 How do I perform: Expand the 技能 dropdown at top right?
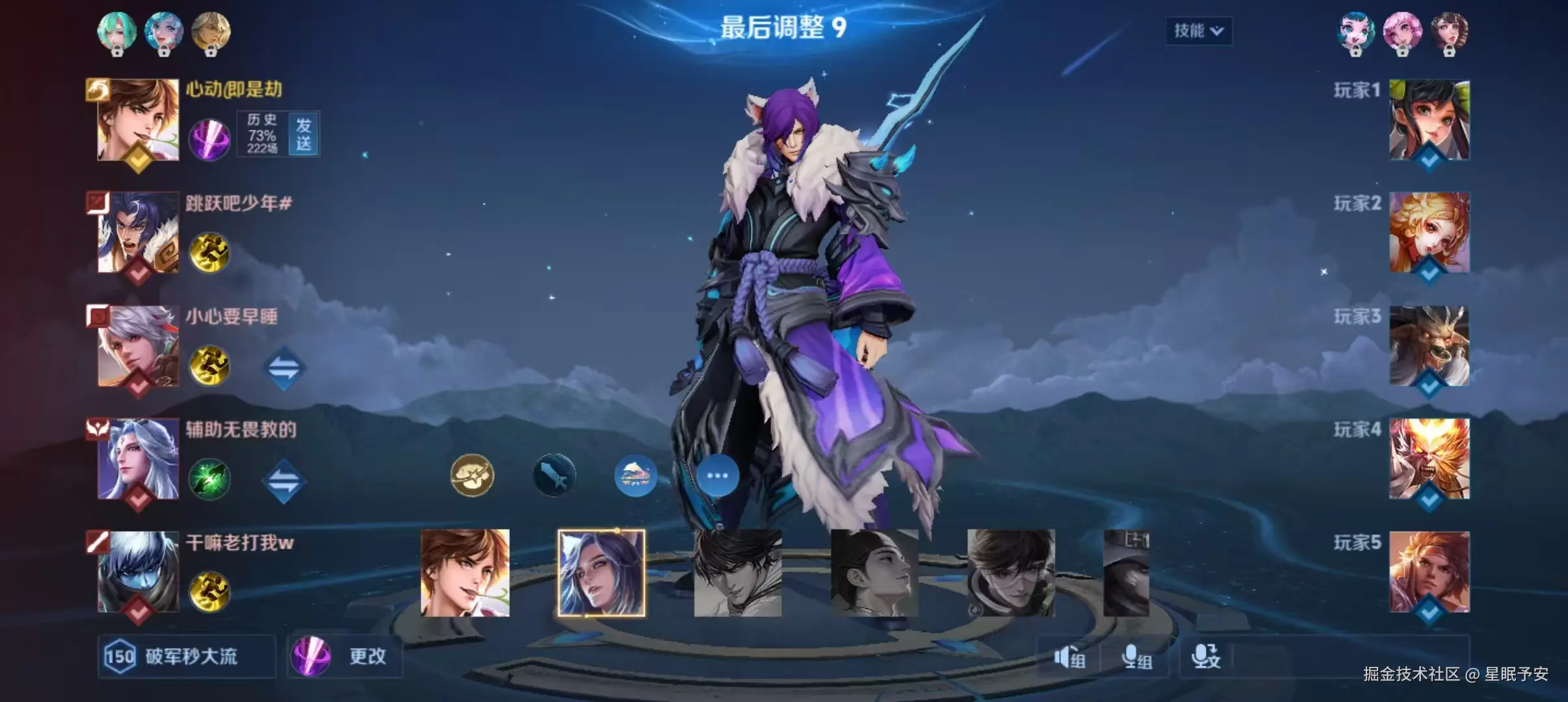click(1198, 31)
